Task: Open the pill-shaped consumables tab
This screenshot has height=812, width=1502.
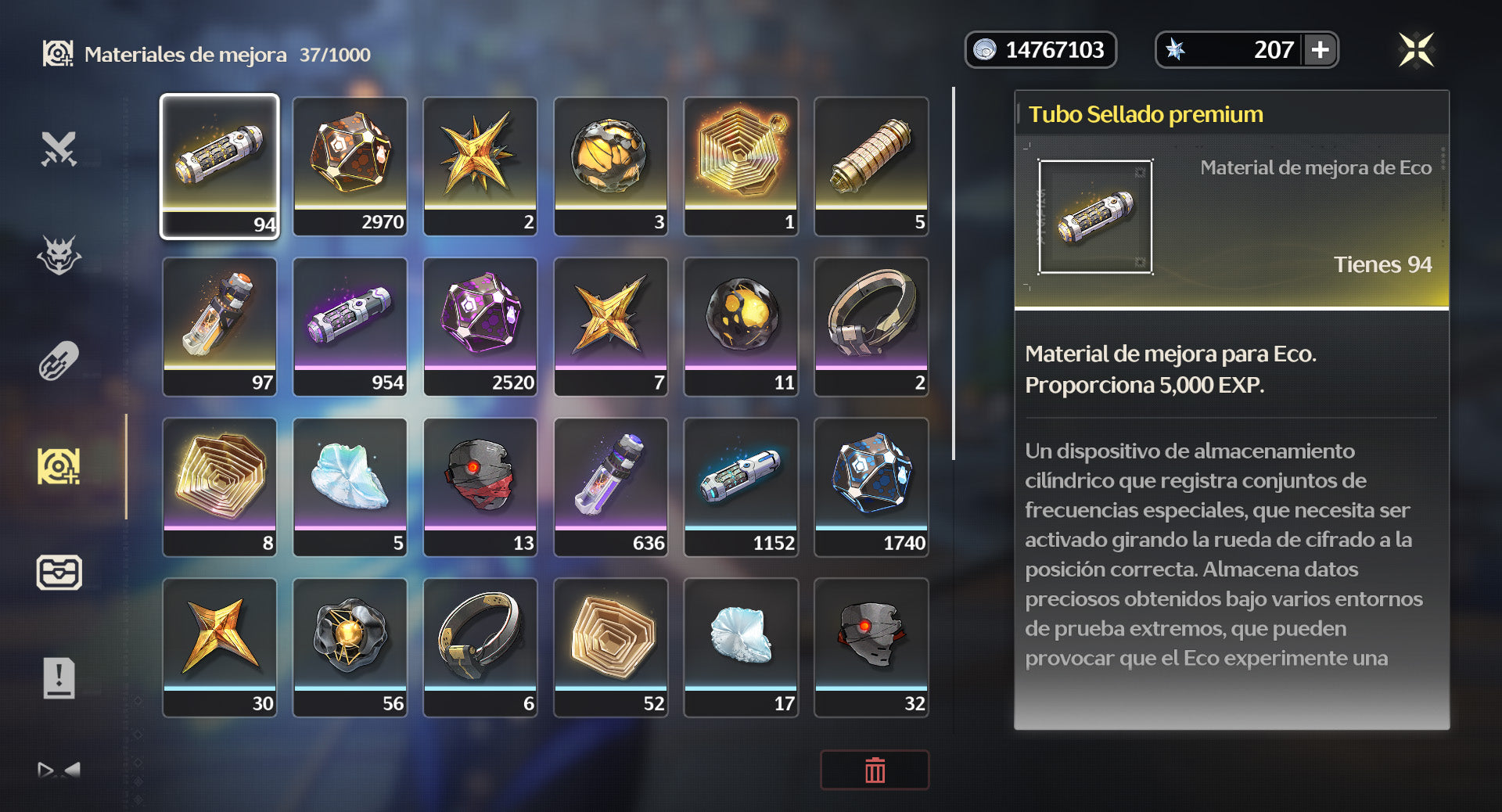Action: pos(59,361)
